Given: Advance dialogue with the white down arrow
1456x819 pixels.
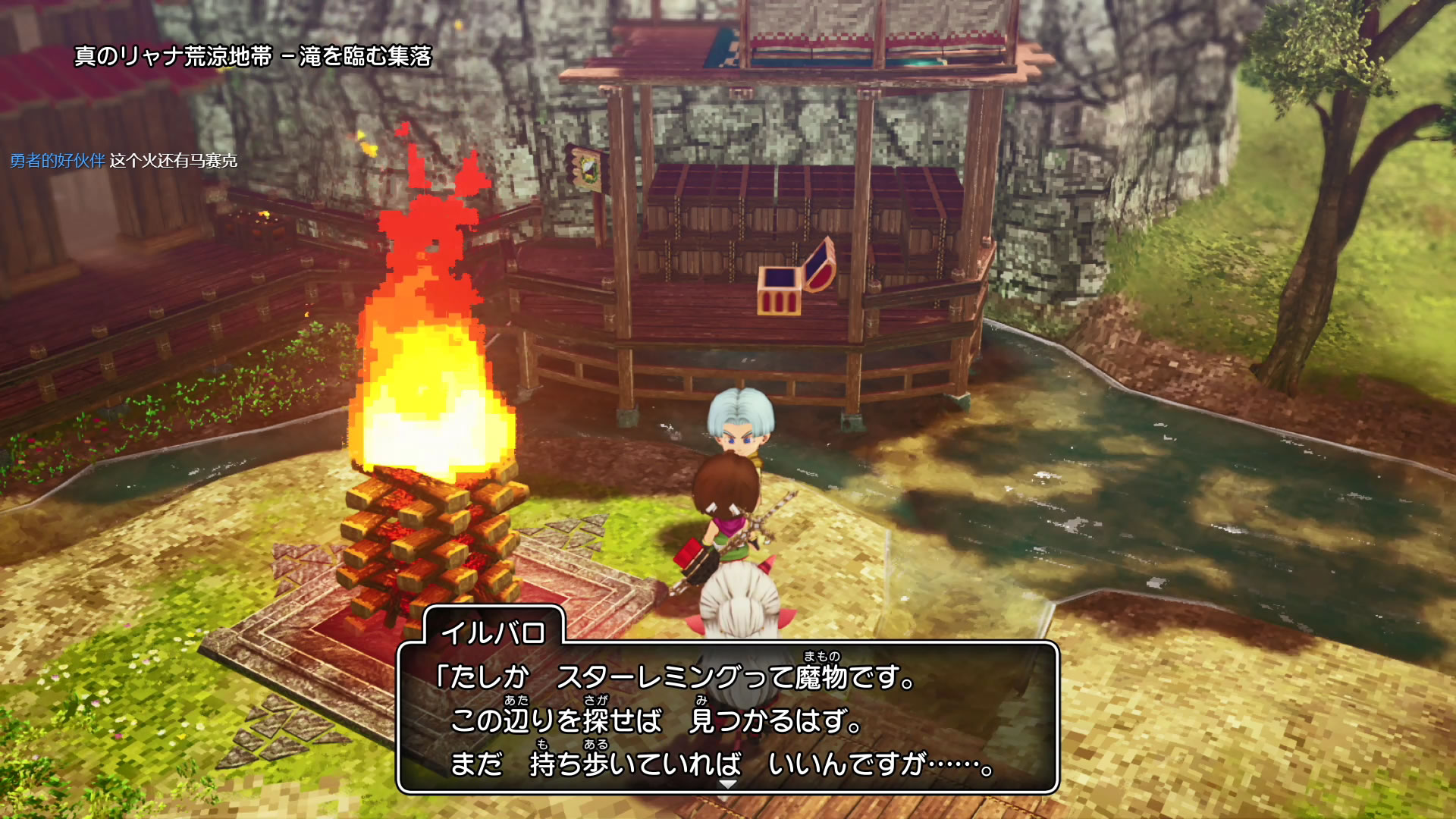Looking at the screenshot, I should 727,784.
